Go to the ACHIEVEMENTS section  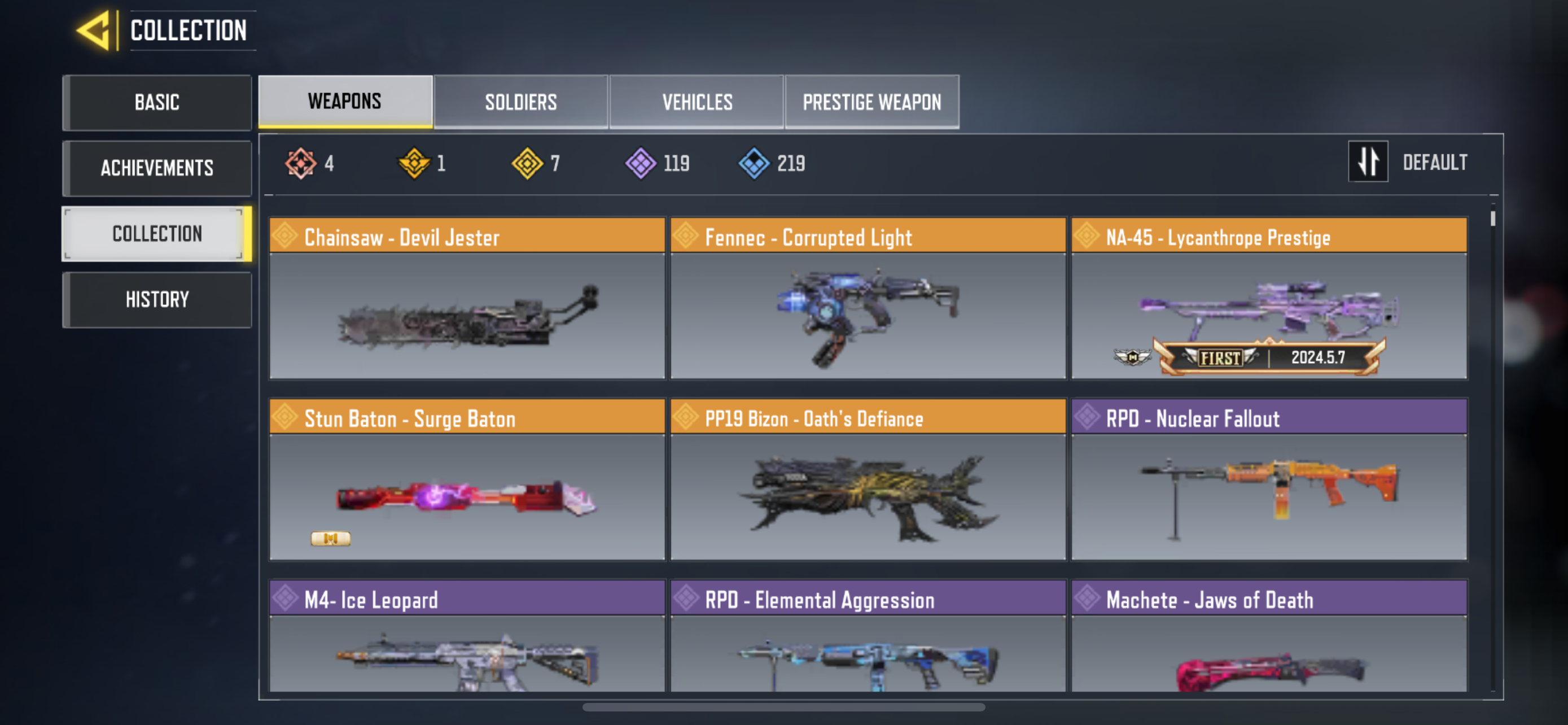(x=157, y=168)
